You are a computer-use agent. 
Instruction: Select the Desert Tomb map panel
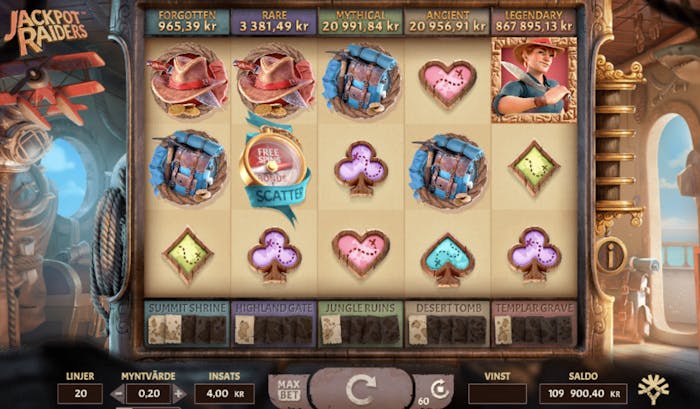click(447, 323)
